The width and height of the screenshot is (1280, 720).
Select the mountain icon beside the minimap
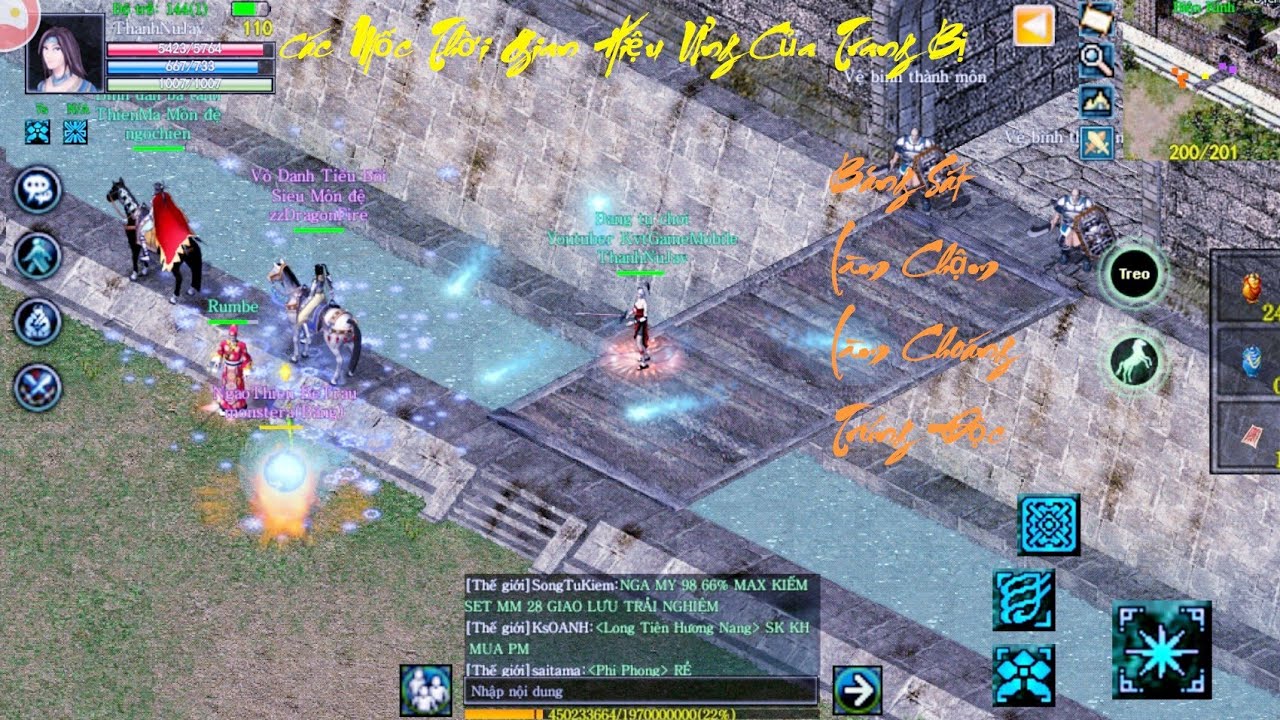(1097, 101)
